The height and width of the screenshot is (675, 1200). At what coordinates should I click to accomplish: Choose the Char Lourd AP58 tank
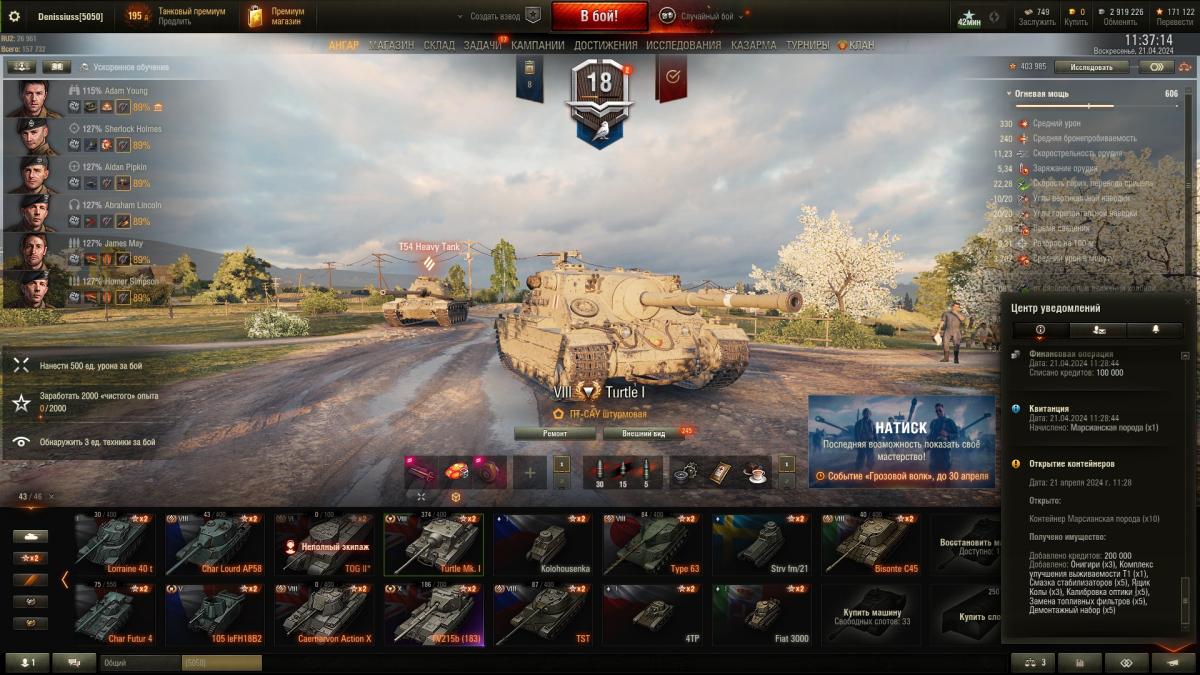tap(215, 545)
